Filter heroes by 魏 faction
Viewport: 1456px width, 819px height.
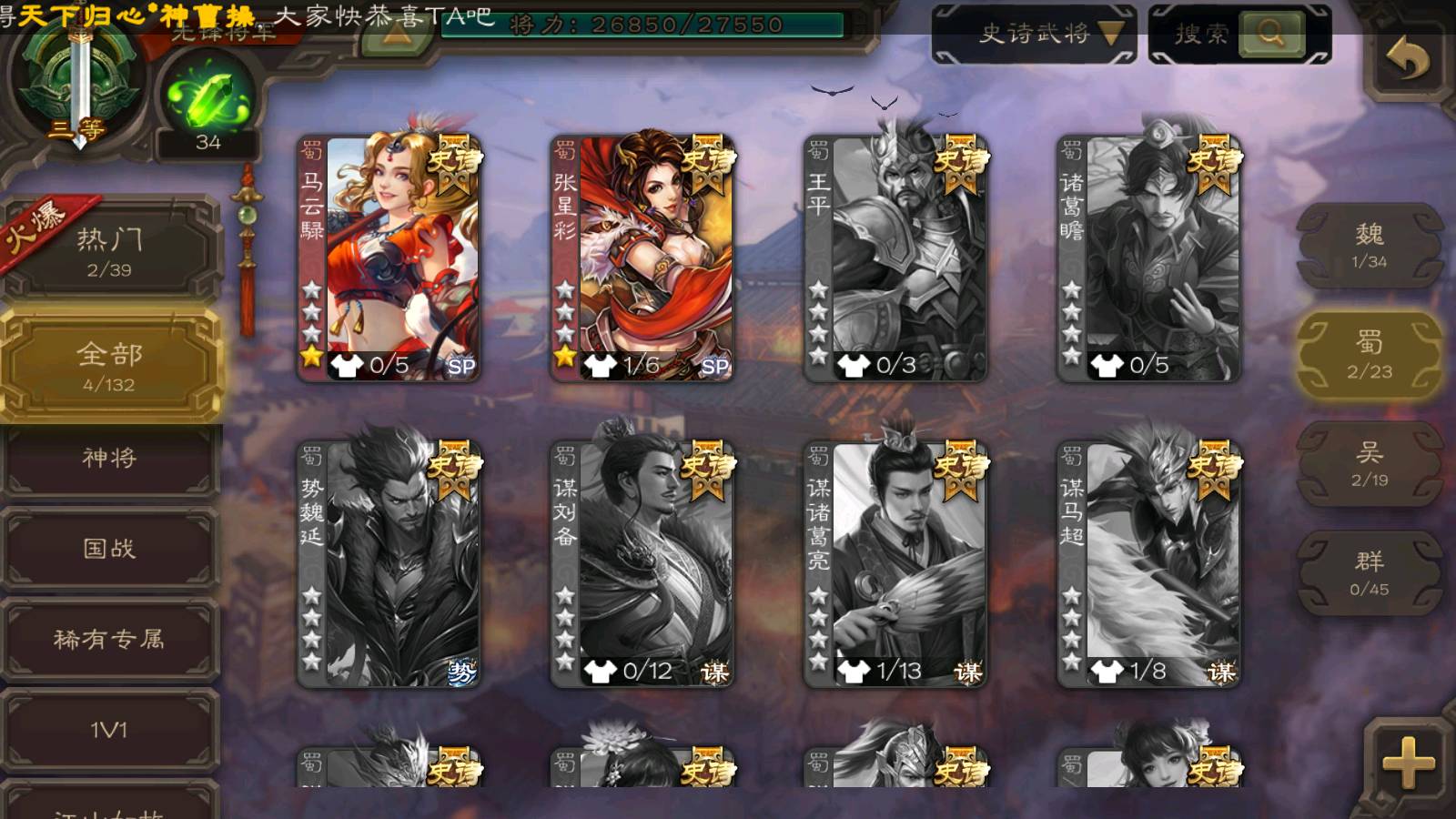pyautogui.click(x=1369, y=246)
